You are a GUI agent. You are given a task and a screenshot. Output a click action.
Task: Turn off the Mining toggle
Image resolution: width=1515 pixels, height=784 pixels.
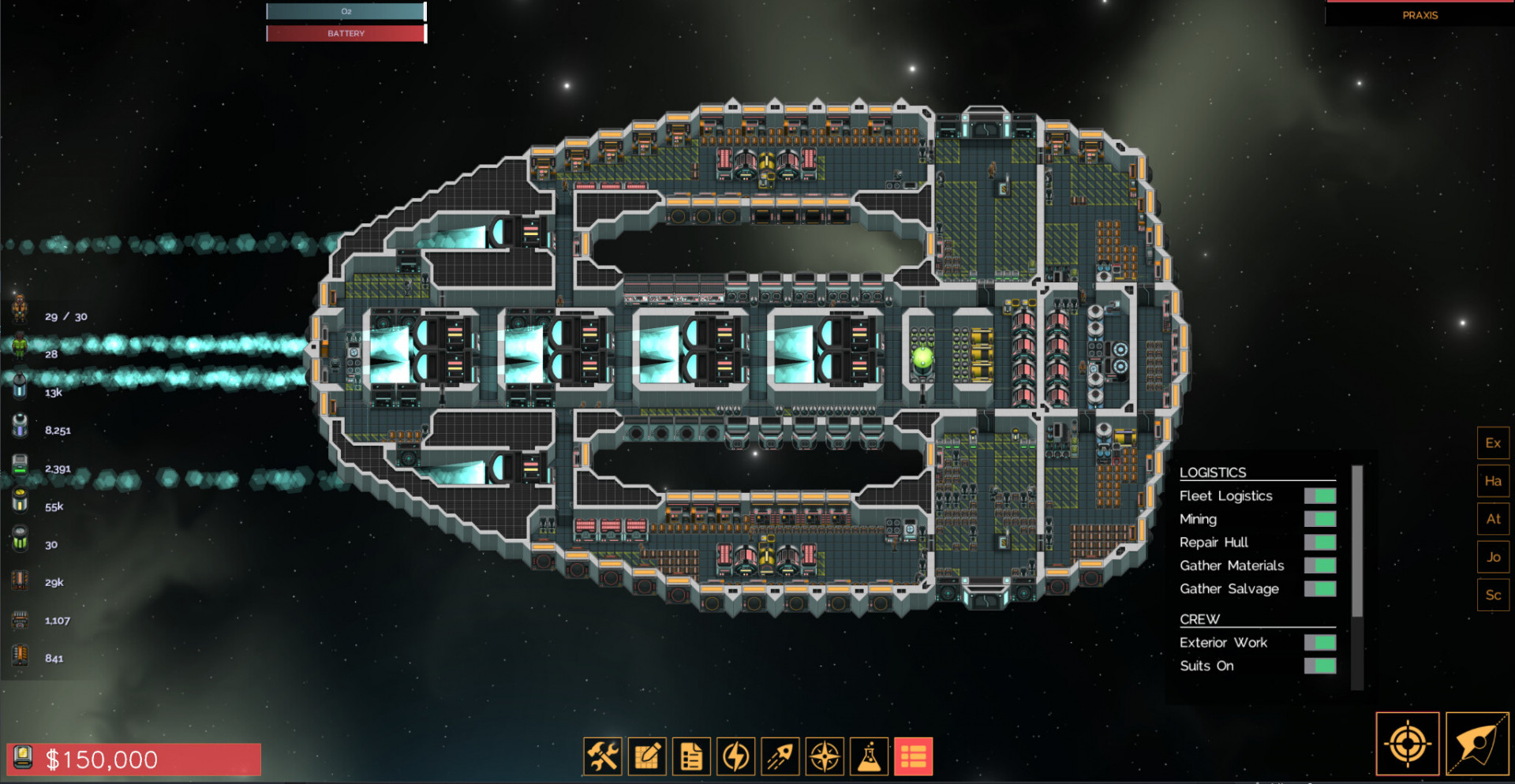pyautogui.click(x=1319, y=519)
